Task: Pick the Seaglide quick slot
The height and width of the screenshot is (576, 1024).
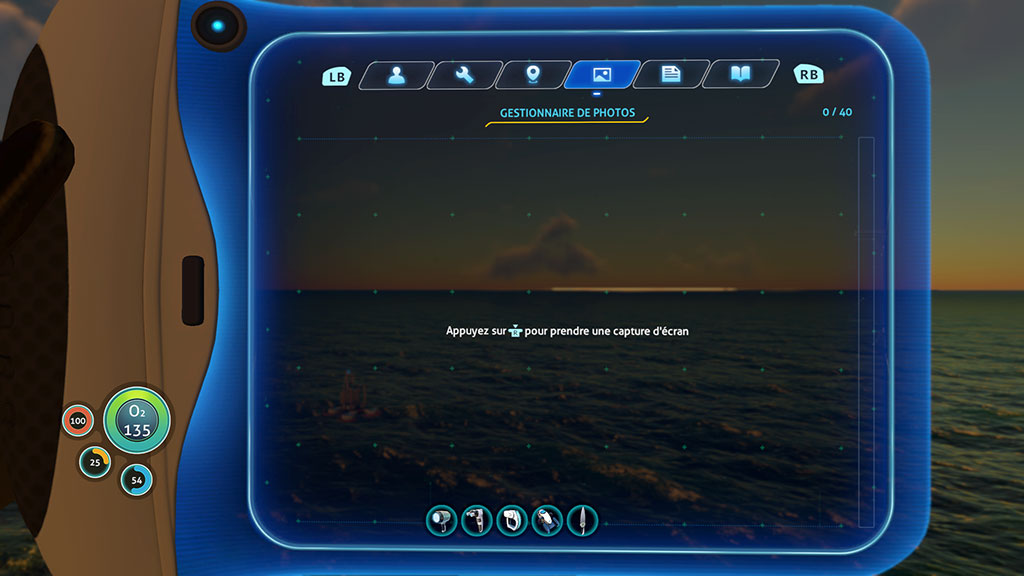Action: [x=547, y=520]
